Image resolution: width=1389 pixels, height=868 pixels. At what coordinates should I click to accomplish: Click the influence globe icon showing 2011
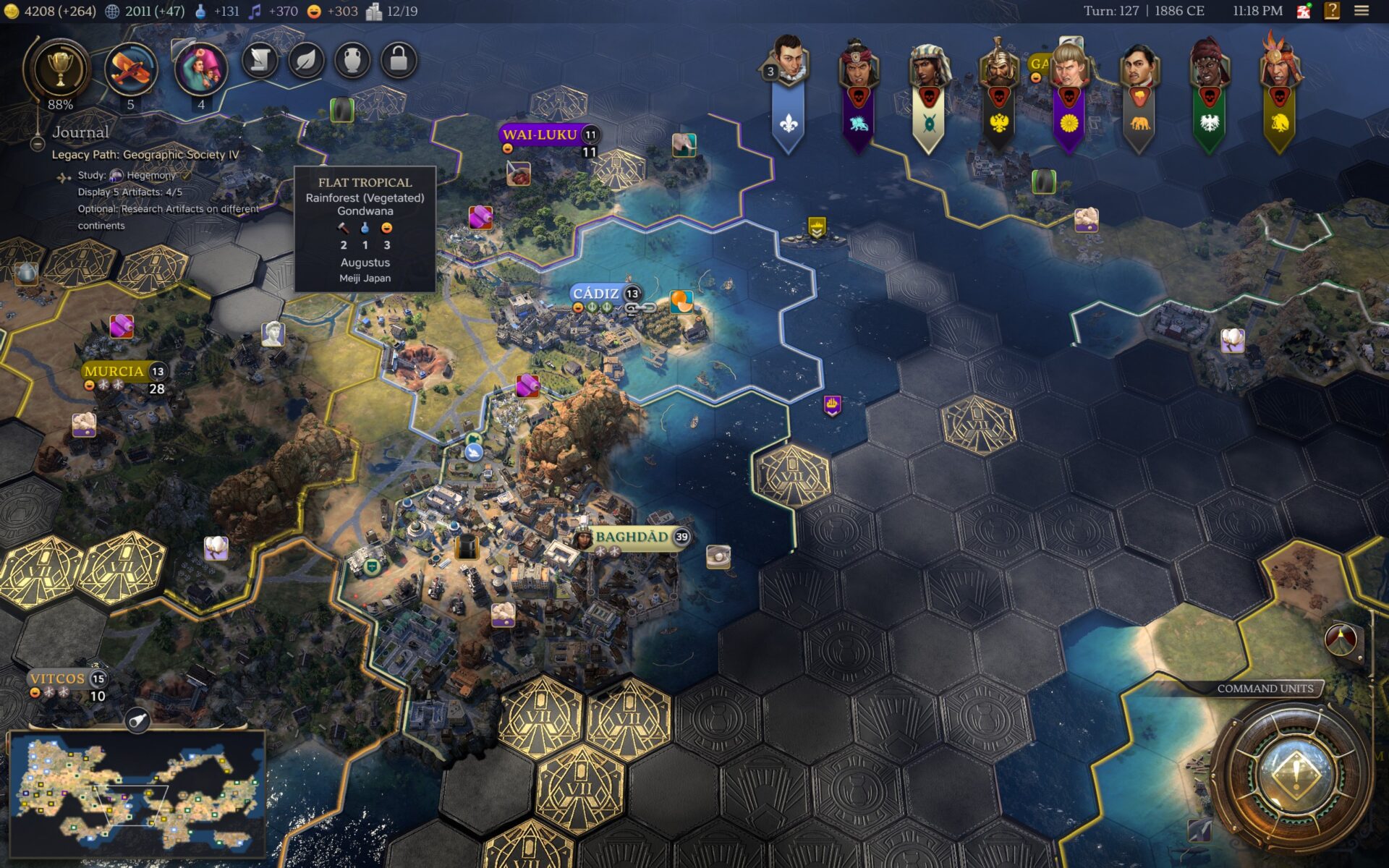(x=112, y=11)
